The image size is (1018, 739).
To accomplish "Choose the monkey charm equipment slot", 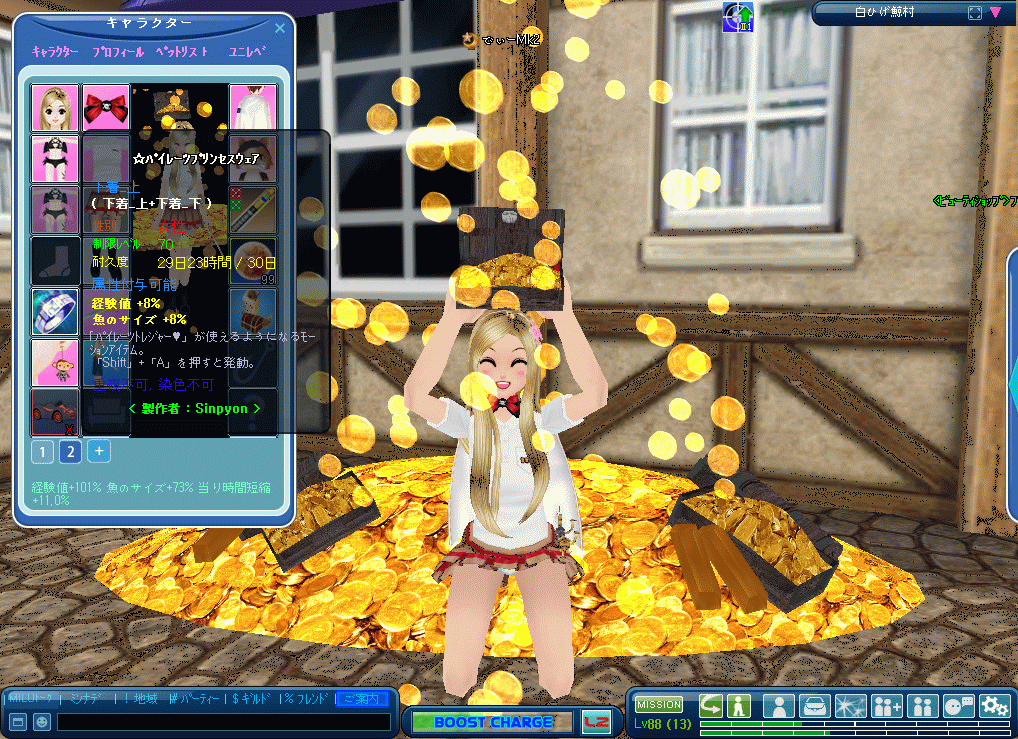I will 55,362.
